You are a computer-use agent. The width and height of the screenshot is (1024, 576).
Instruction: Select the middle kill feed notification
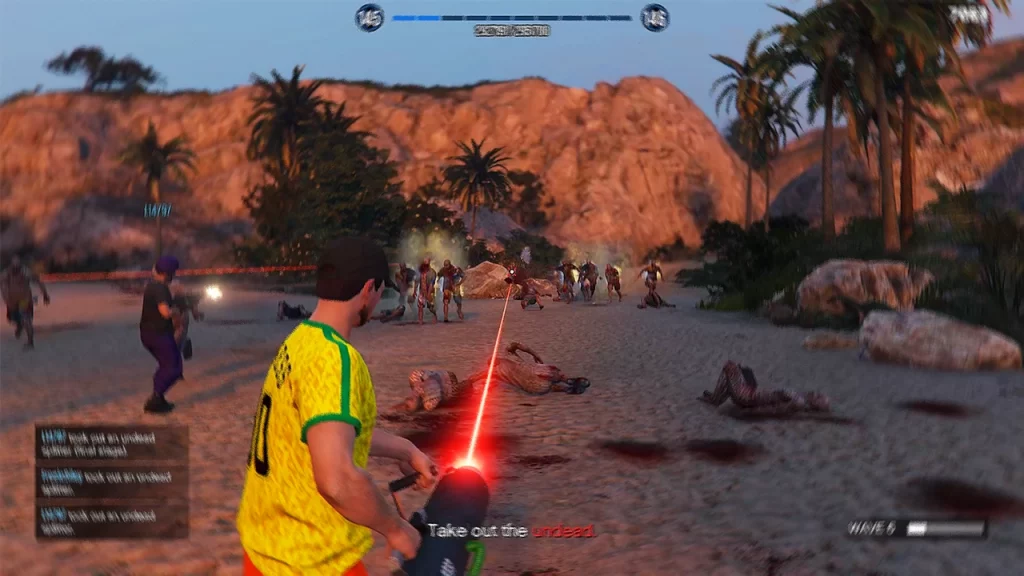pyautogui.click(x=112, y=481)
